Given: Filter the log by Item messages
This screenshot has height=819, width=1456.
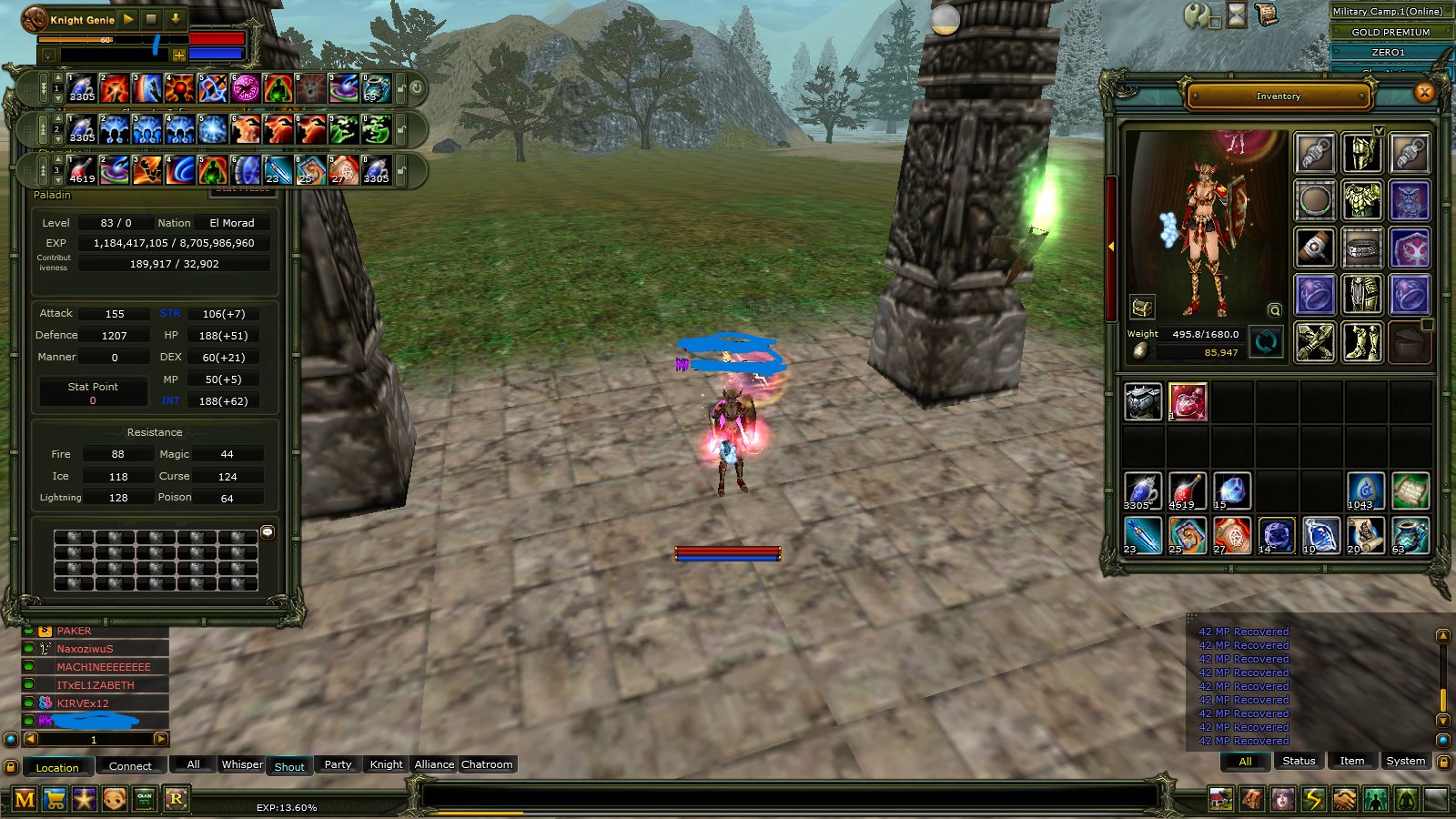Looking at the screenshot, I should pyautogui.click(x=1351, y=761).
